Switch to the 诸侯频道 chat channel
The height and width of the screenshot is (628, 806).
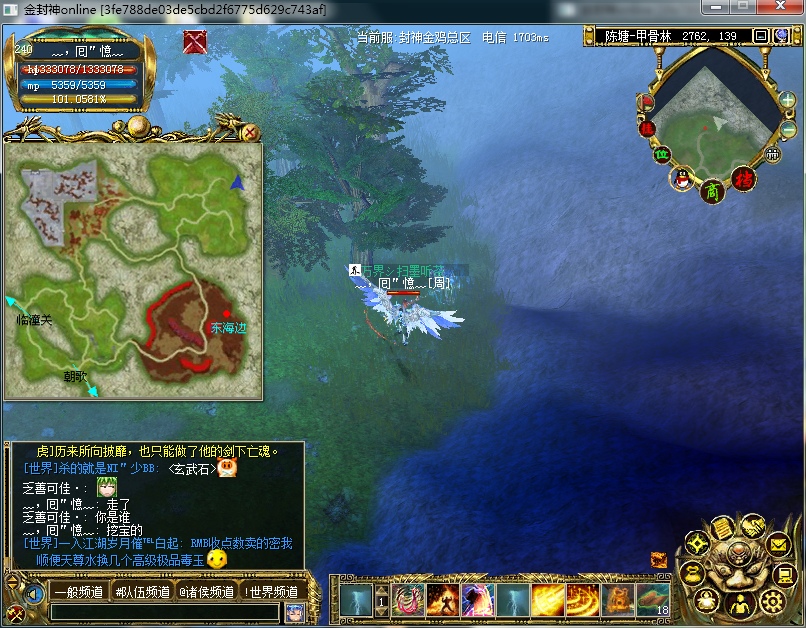click(x=206, y=591)
